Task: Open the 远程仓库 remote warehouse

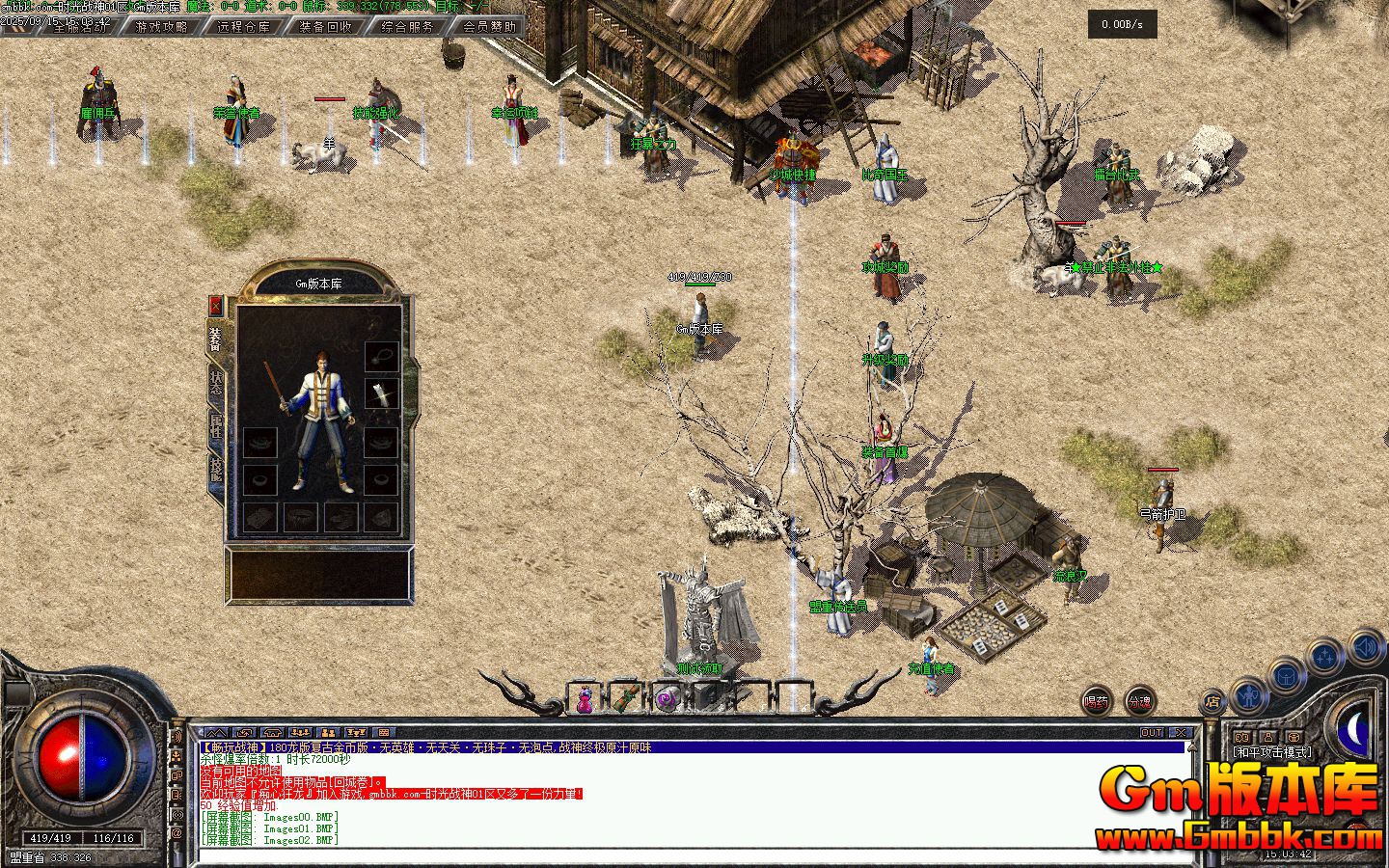Action: pos(244,27)
